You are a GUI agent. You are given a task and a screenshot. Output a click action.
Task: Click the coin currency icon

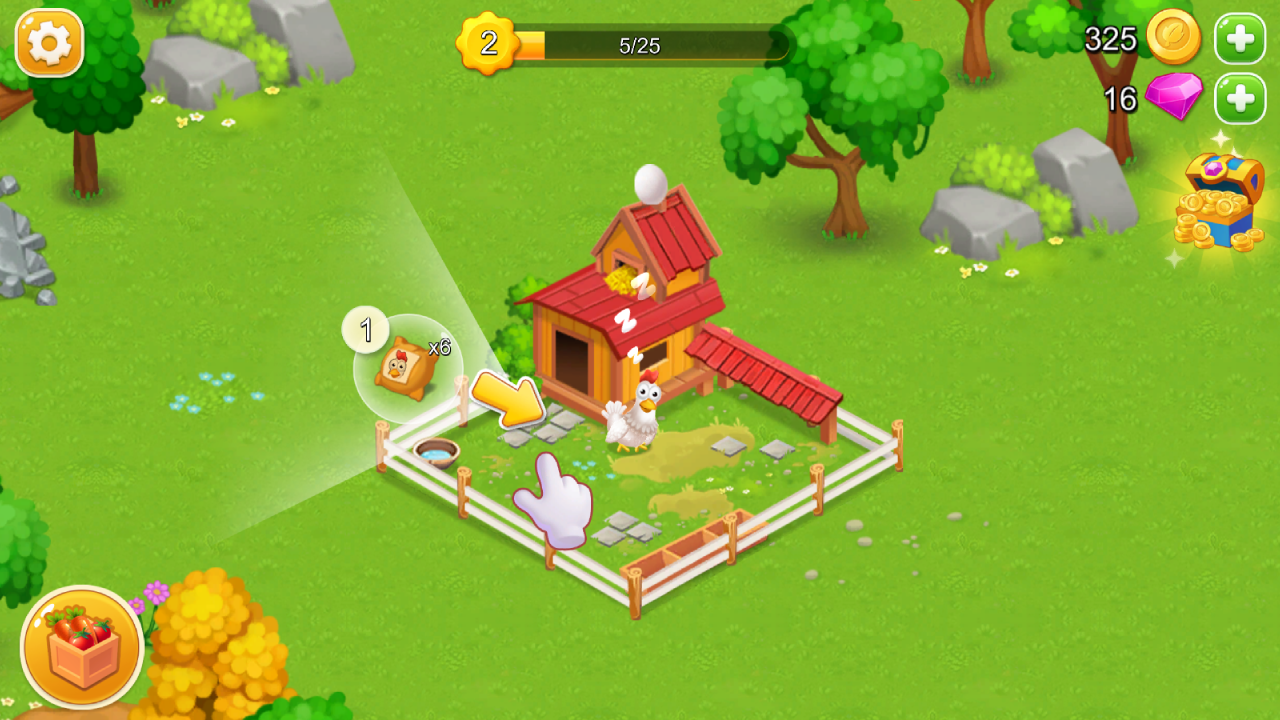click(x=1172, y=40)
